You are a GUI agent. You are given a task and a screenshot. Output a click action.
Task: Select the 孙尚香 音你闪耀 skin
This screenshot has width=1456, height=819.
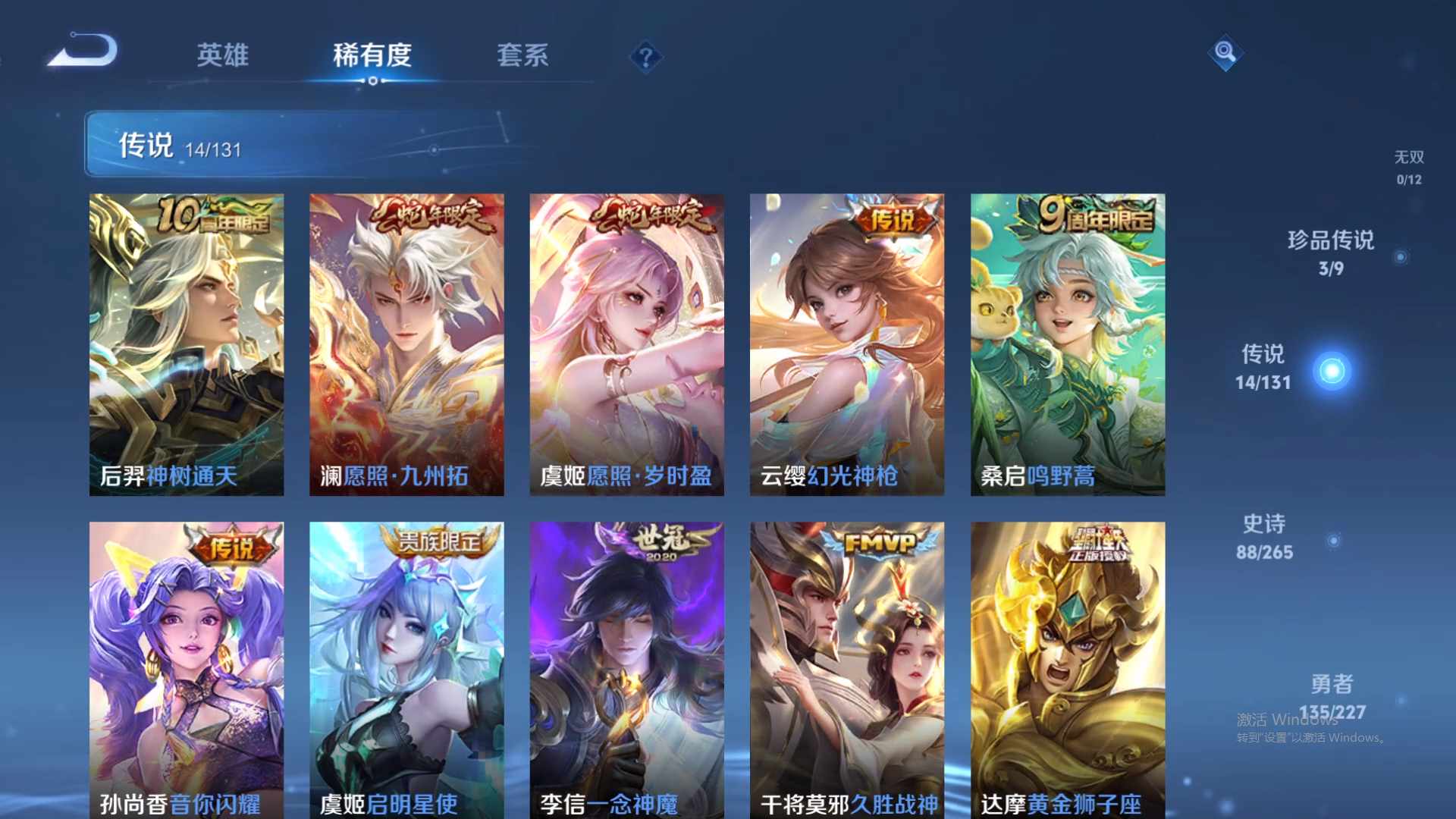click(x=187, y=667)
